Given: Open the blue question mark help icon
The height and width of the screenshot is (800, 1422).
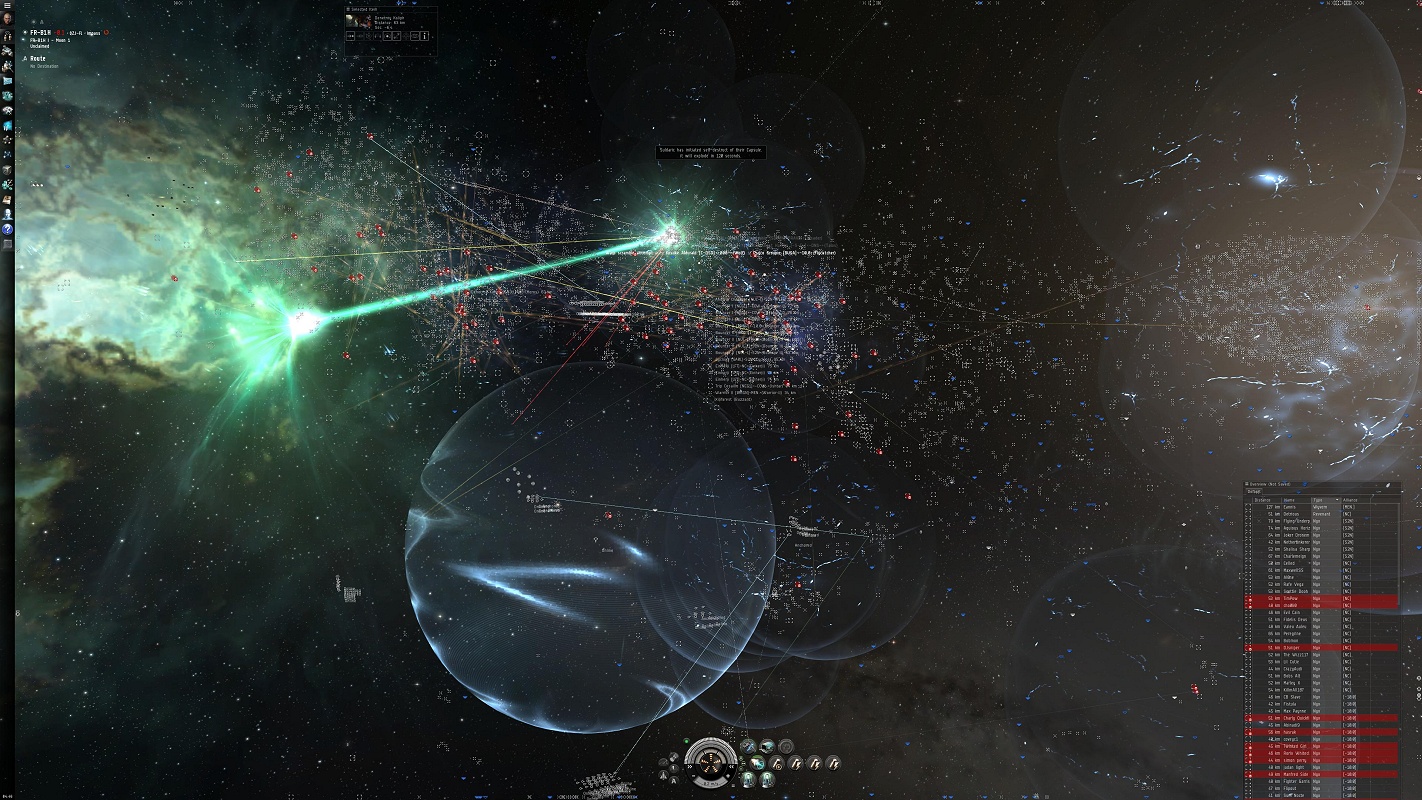Looking at the screenshot, I should [x=7, y=229].
